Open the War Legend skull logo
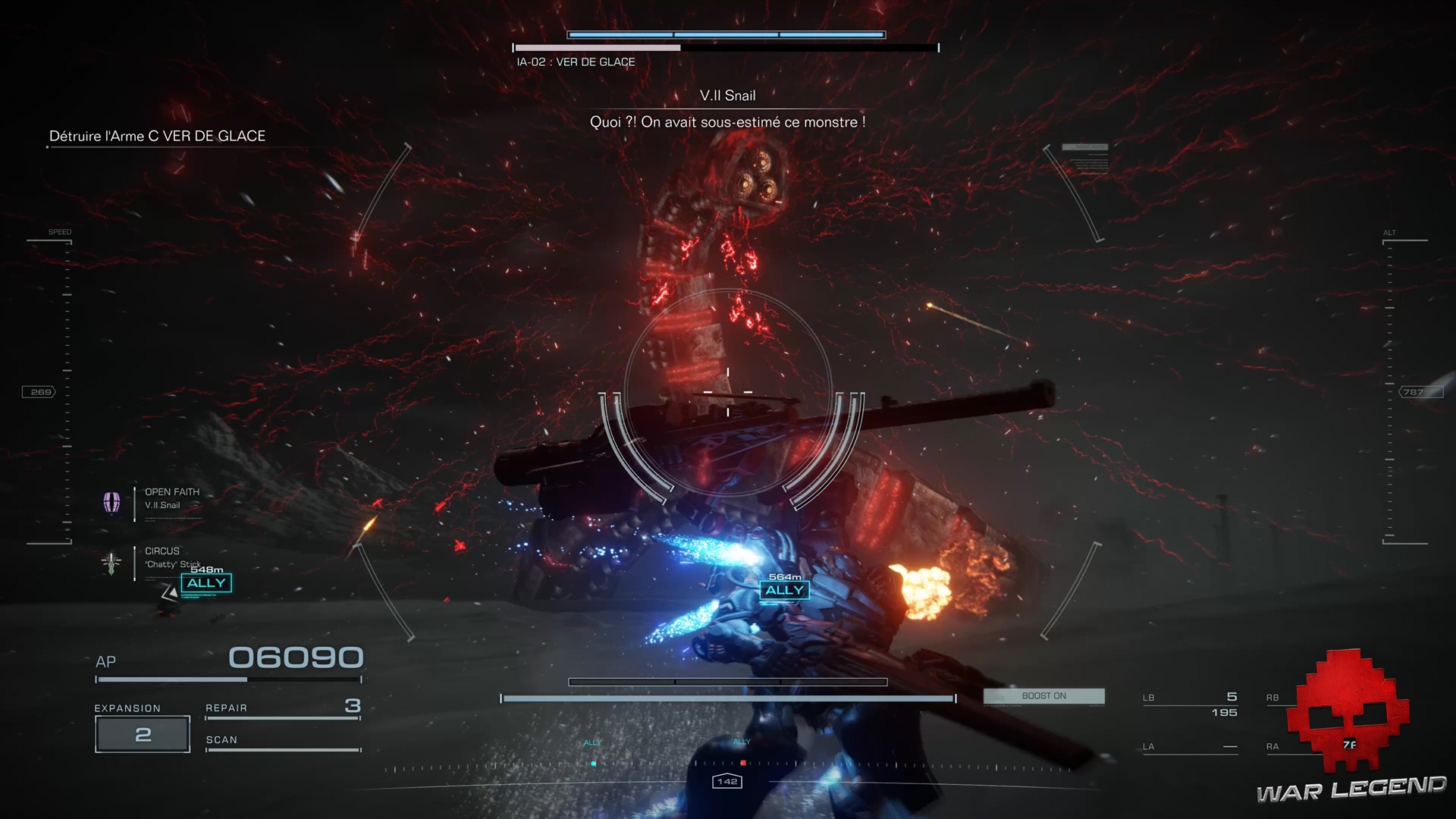Image resolution: width=1456 pixels, height=819 pixels. click(1352, 705)
